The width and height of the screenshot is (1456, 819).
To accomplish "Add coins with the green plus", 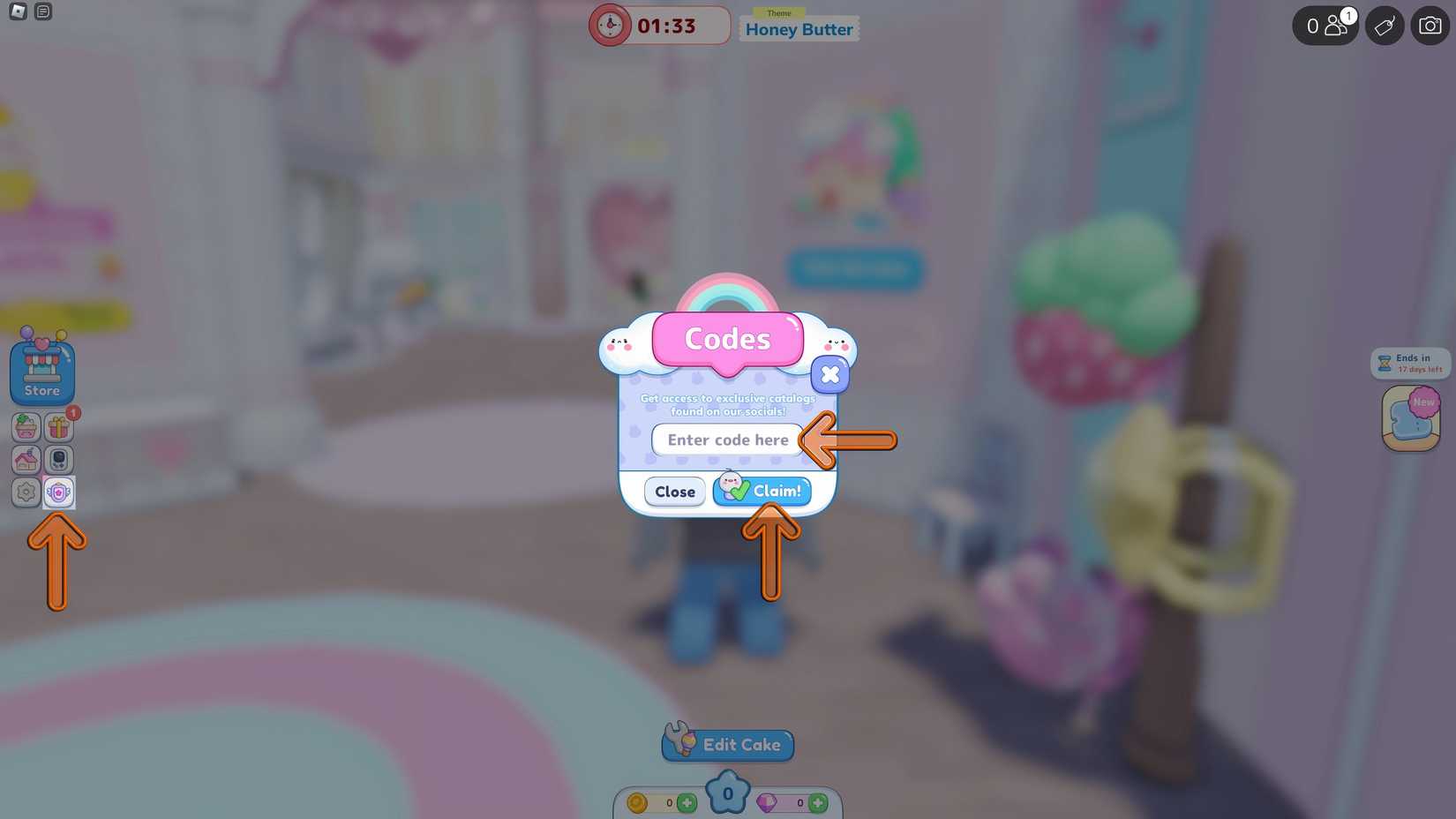I will point(687,802).
